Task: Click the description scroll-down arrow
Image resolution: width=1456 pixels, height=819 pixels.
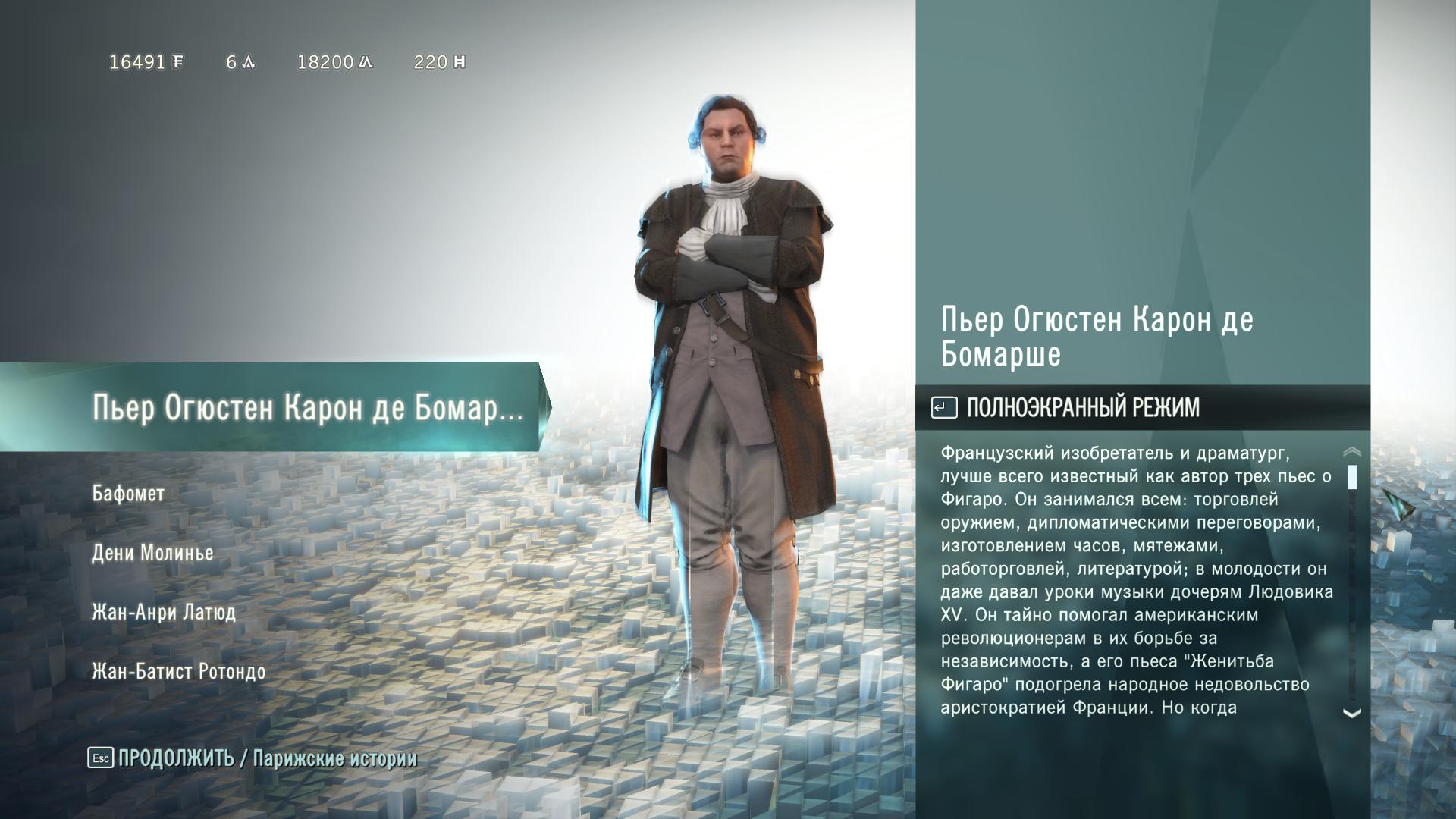Action: (1351, 713)
